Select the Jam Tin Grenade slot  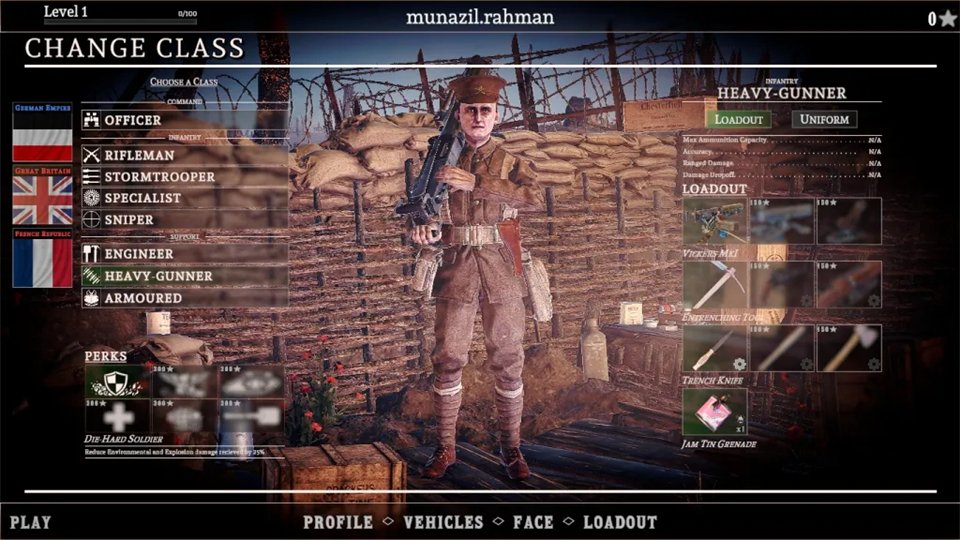714,411
